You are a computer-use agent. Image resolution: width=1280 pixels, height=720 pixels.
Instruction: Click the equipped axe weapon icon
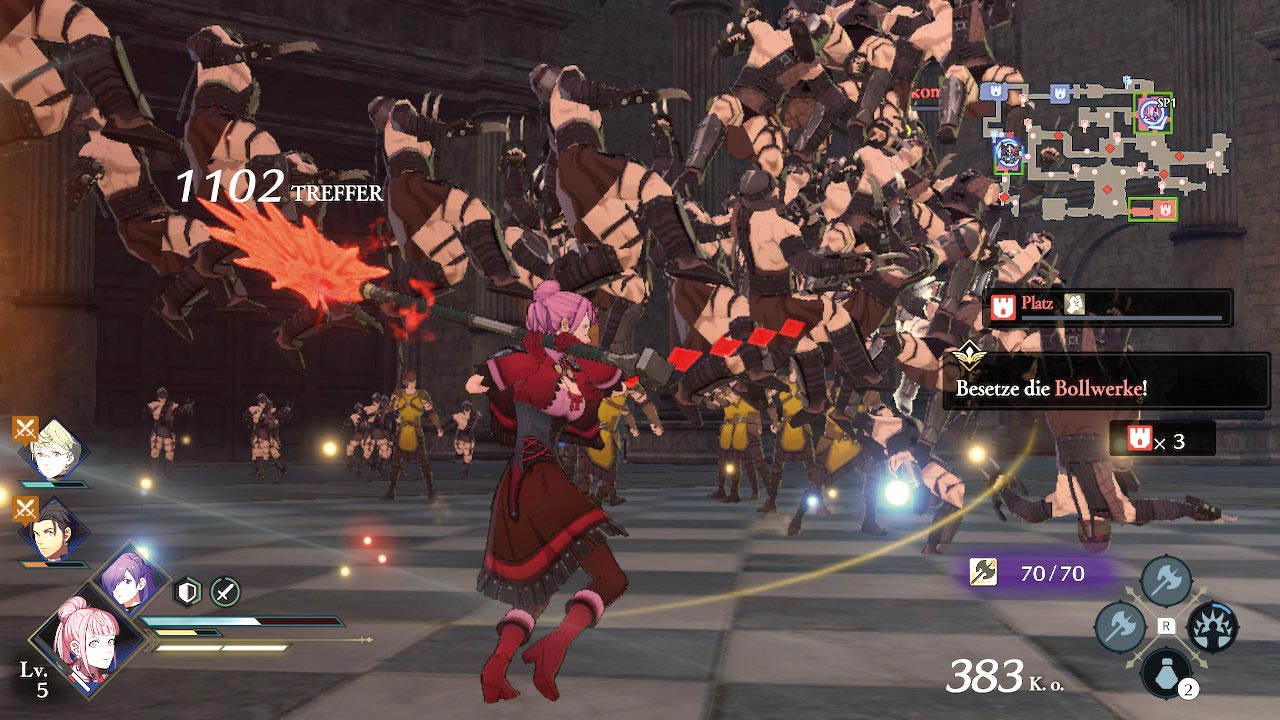coord(983,573)
